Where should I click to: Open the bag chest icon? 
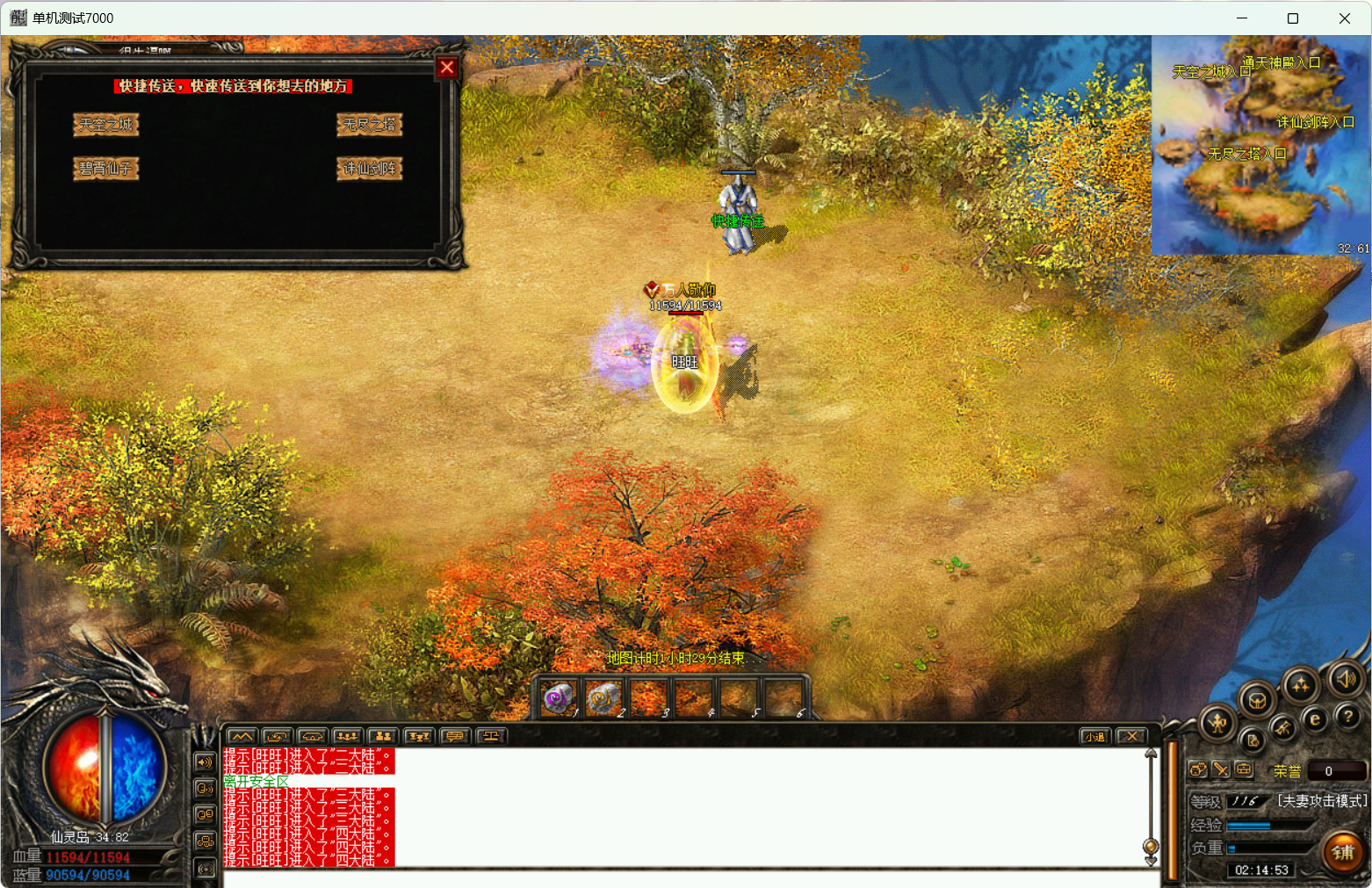tap(1257, 701)
